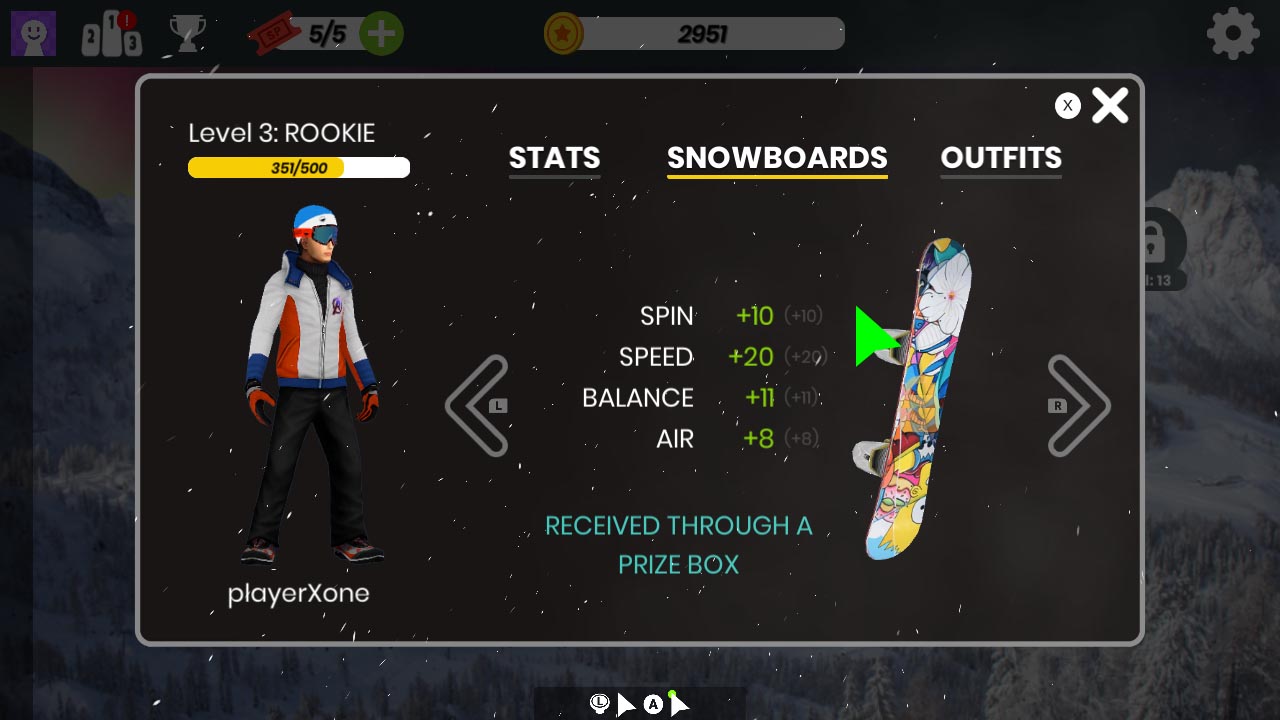1280x720 pixels.
Task: Open the leaderboard podium icon with notification
Action: click(x=110, y=33)
